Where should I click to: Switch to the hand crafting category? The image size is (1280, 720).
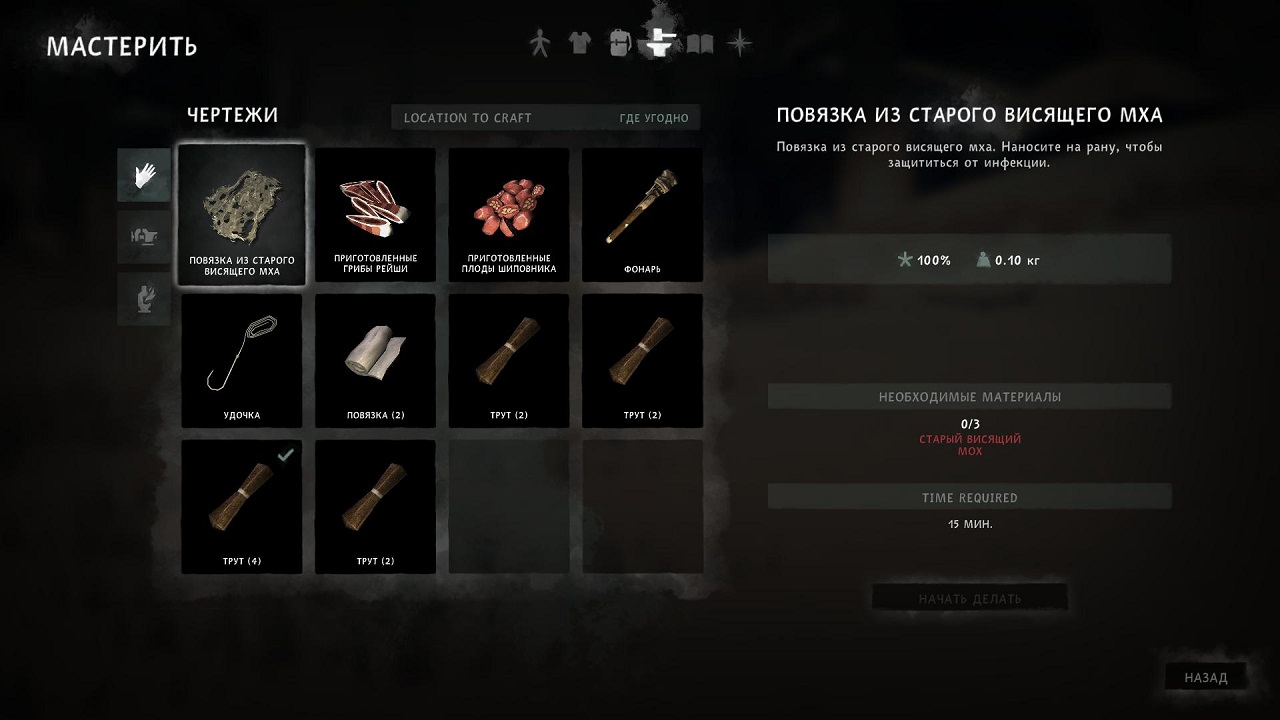(x=144, y=175)
